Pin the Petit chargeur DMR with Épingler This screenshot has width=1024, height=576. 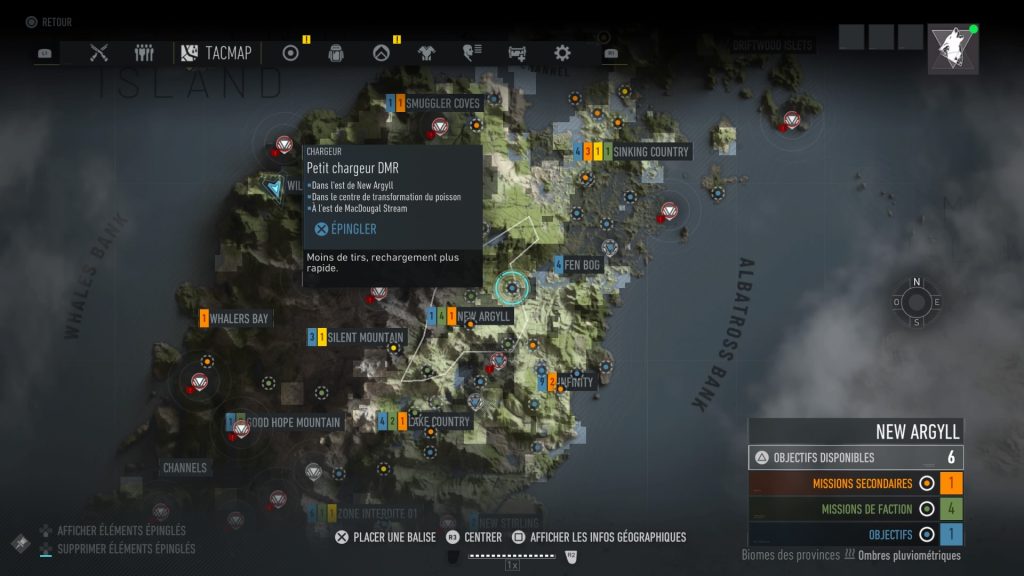pyautogui.click(x=346, y=229)
